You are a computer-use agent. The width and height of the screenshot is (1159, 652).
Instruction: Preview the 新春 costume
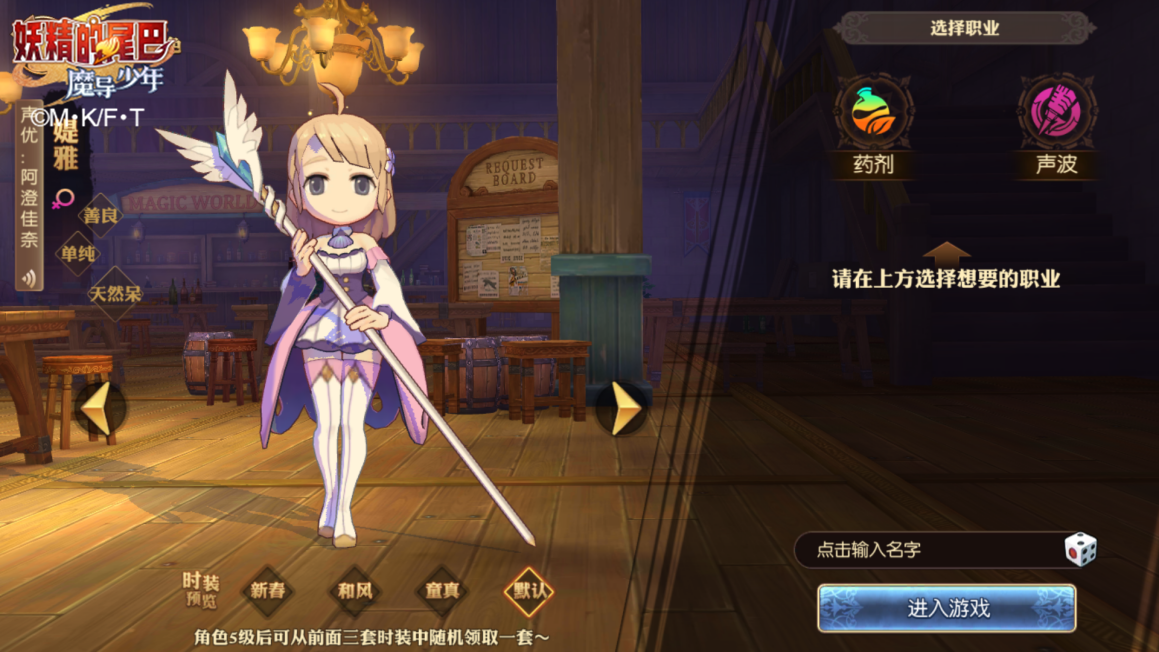point(268,591)
